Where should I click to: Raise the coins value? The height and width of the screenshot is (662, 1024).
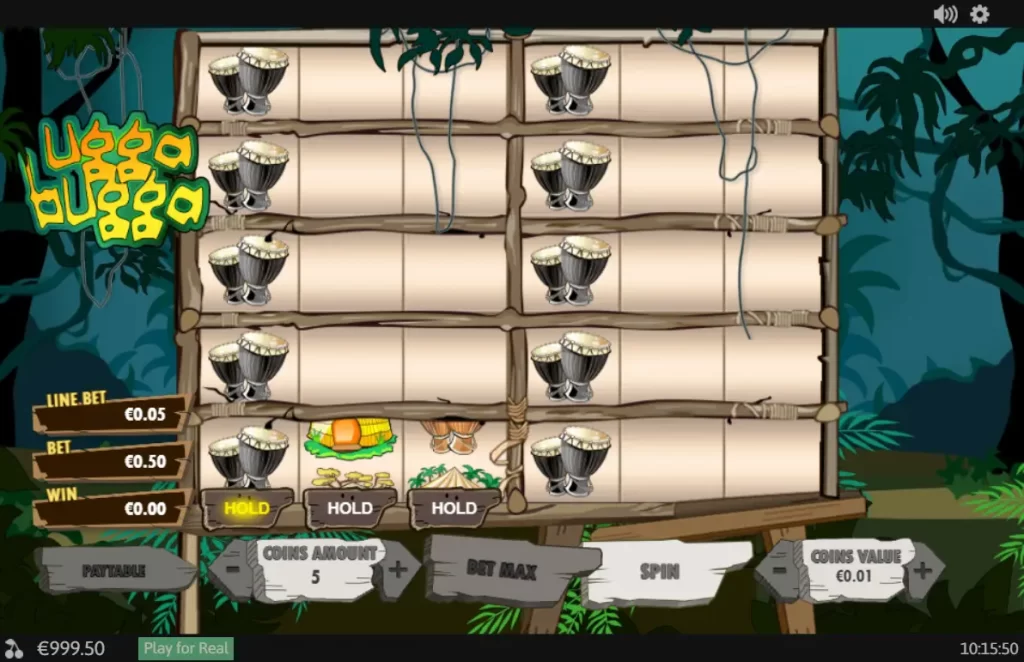[922, 570]
